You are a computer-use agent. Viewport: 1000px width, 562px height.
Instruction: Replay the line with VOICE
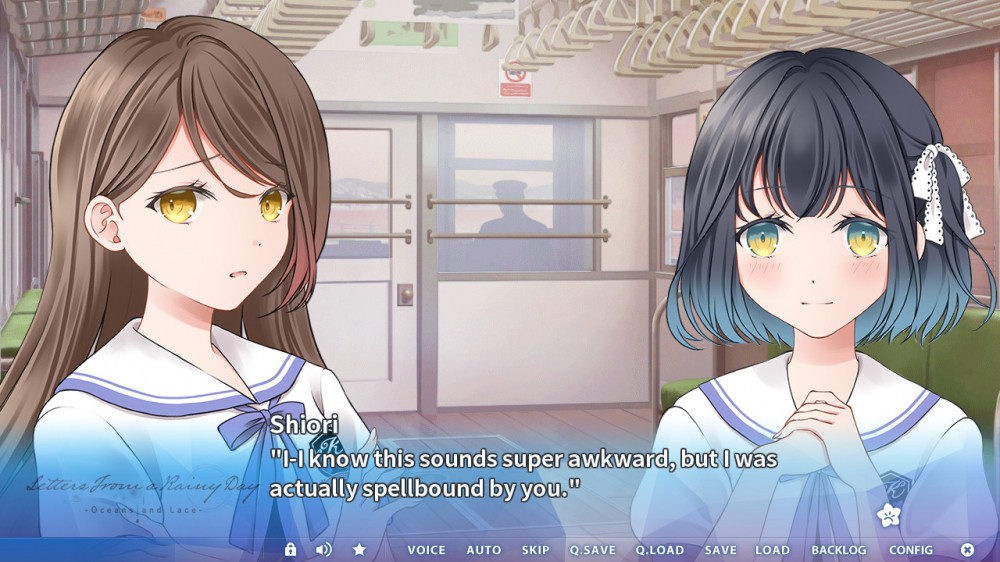[x=426, y=550]
